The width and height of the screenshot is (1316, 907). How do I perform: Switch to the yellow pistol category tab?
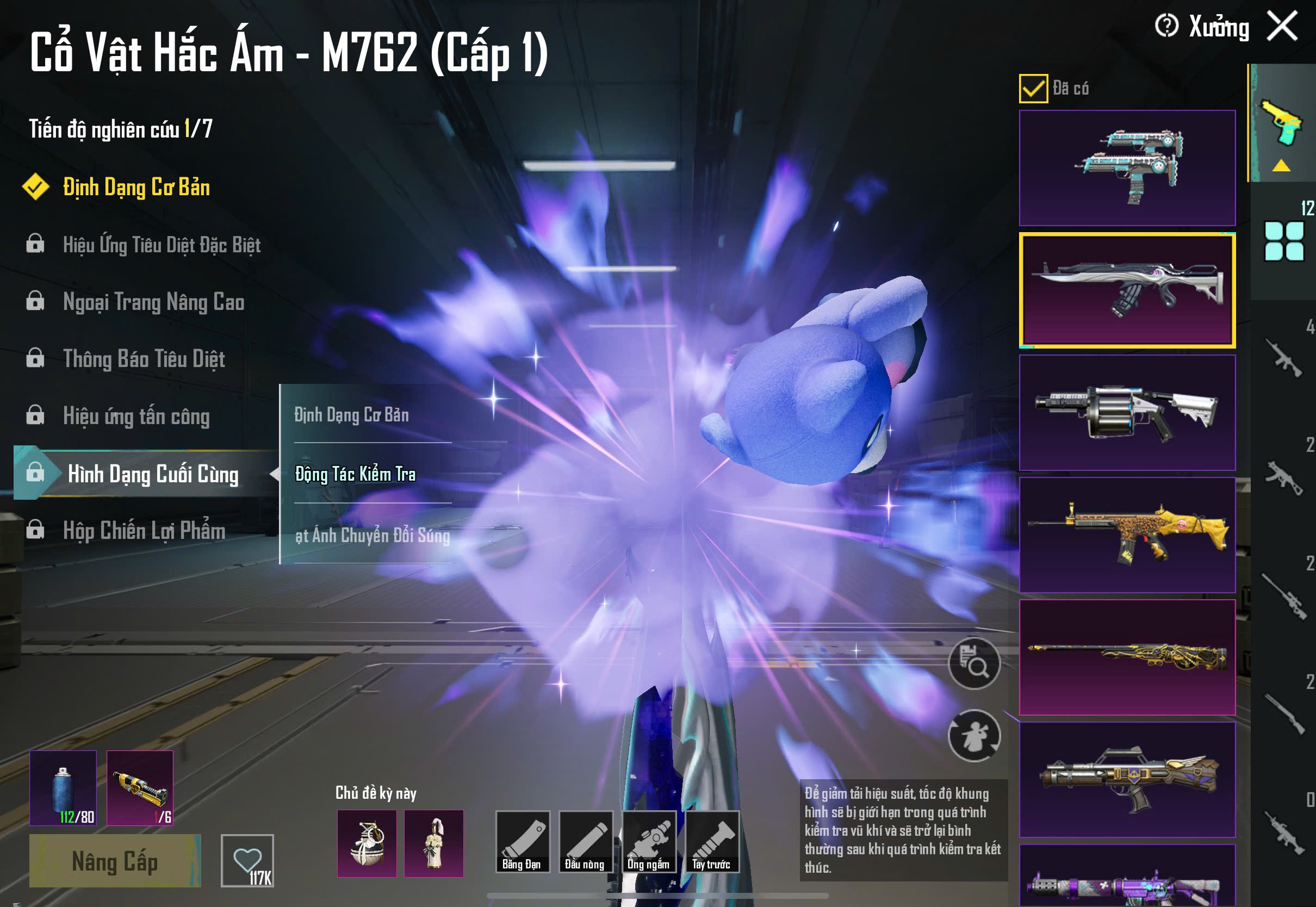click(1282, 123)
